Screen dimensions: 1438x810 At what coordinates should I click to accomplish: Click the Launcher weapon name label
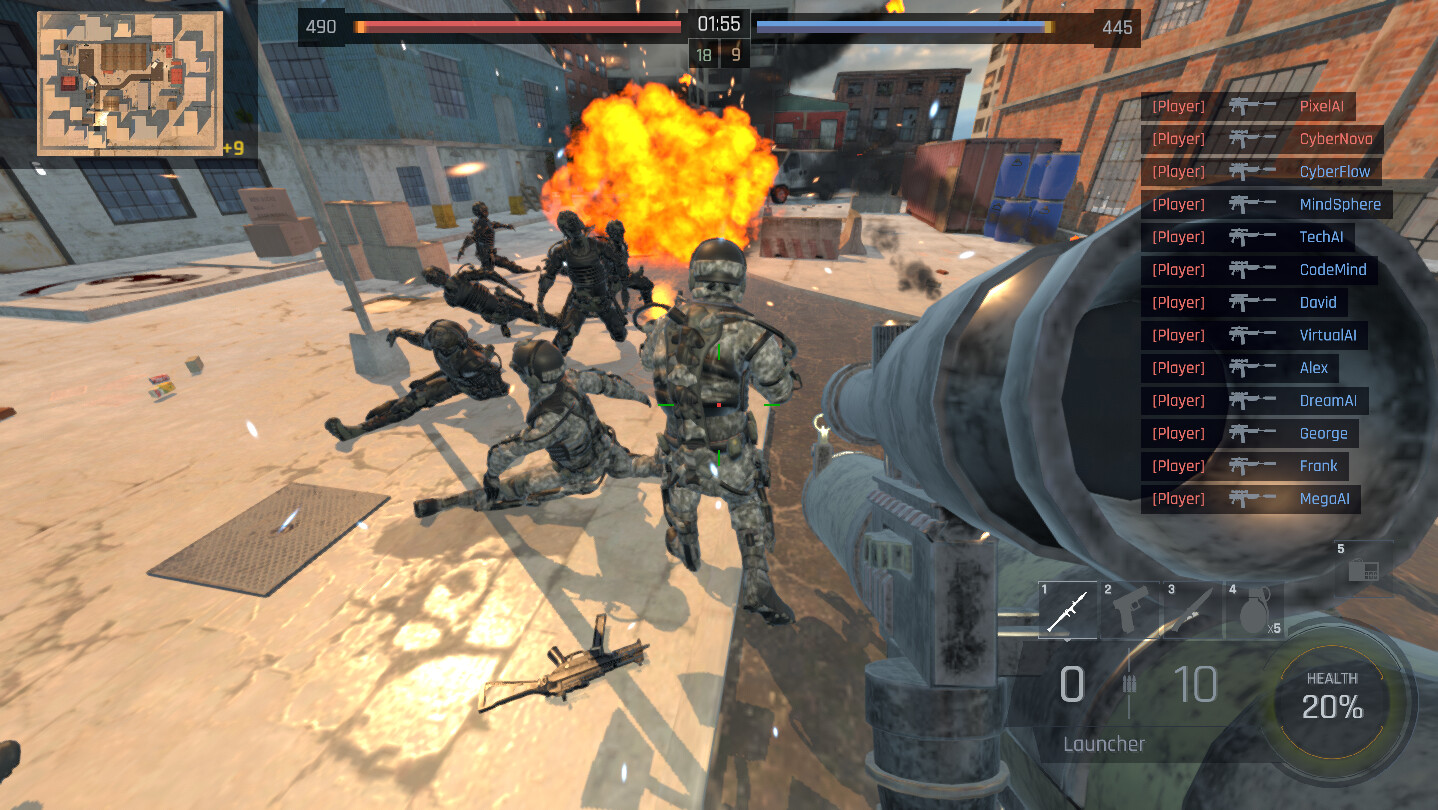tap(1103, 744)
